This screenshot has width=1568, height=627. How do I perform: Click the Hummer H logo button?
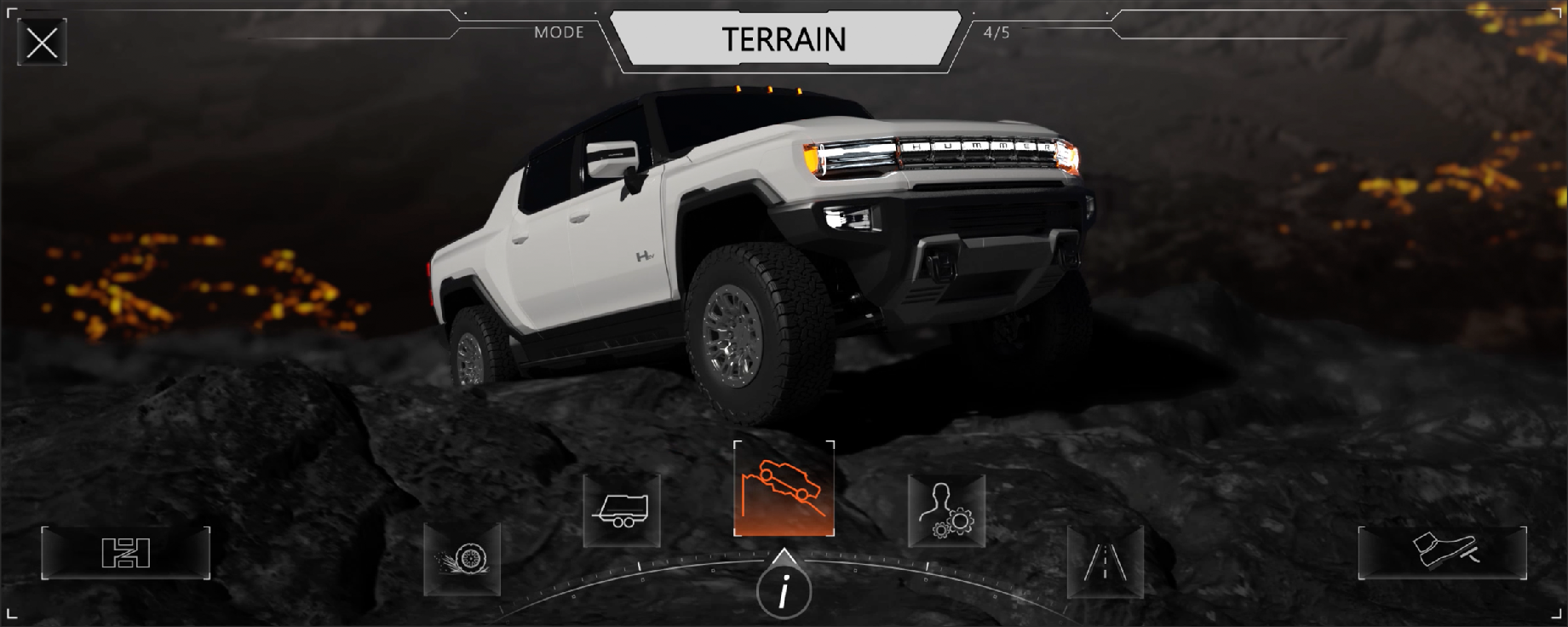pyautogui.click(x=126, y=553)
